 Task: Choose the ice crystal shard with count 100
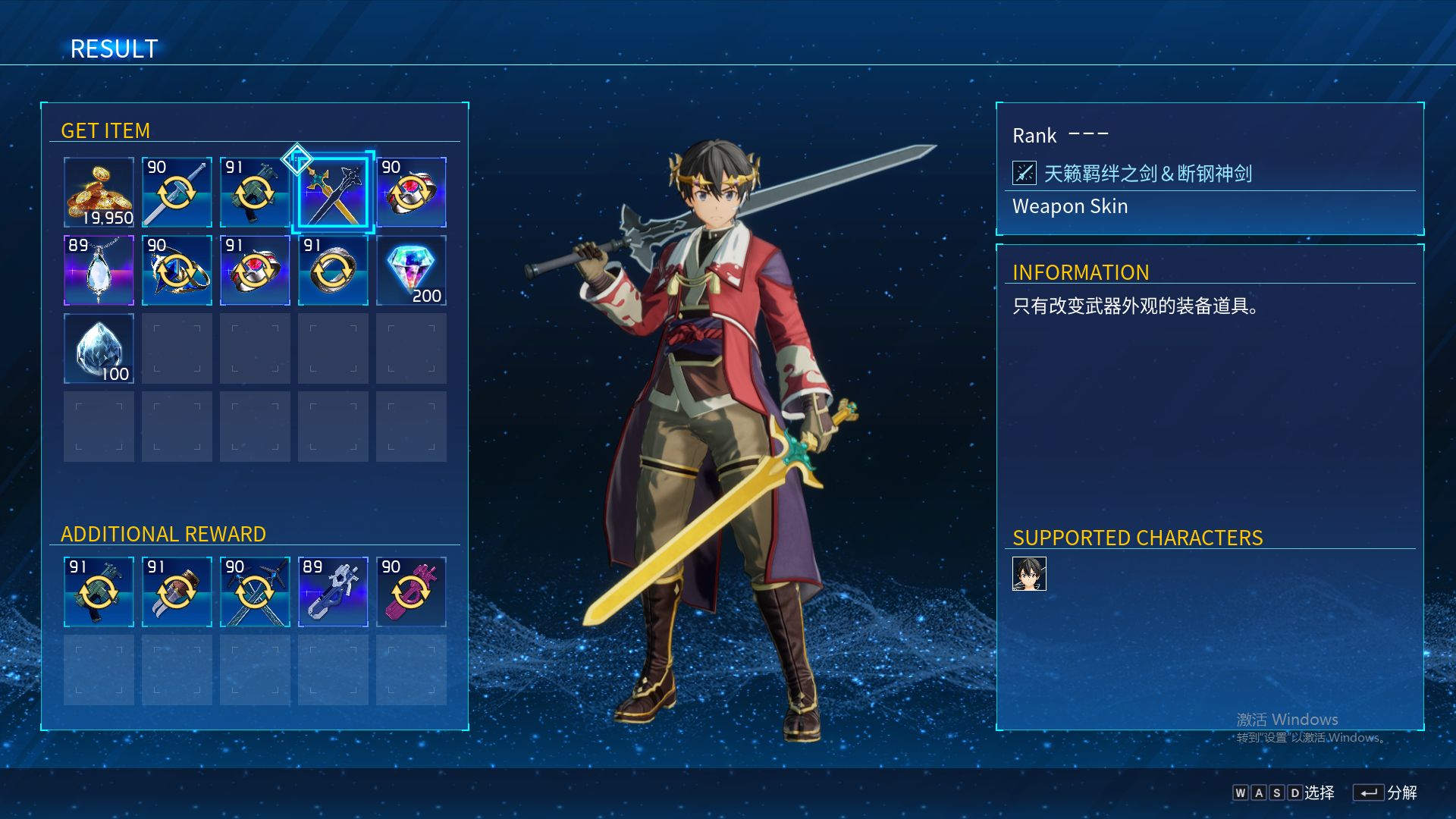tap(99, 349)
